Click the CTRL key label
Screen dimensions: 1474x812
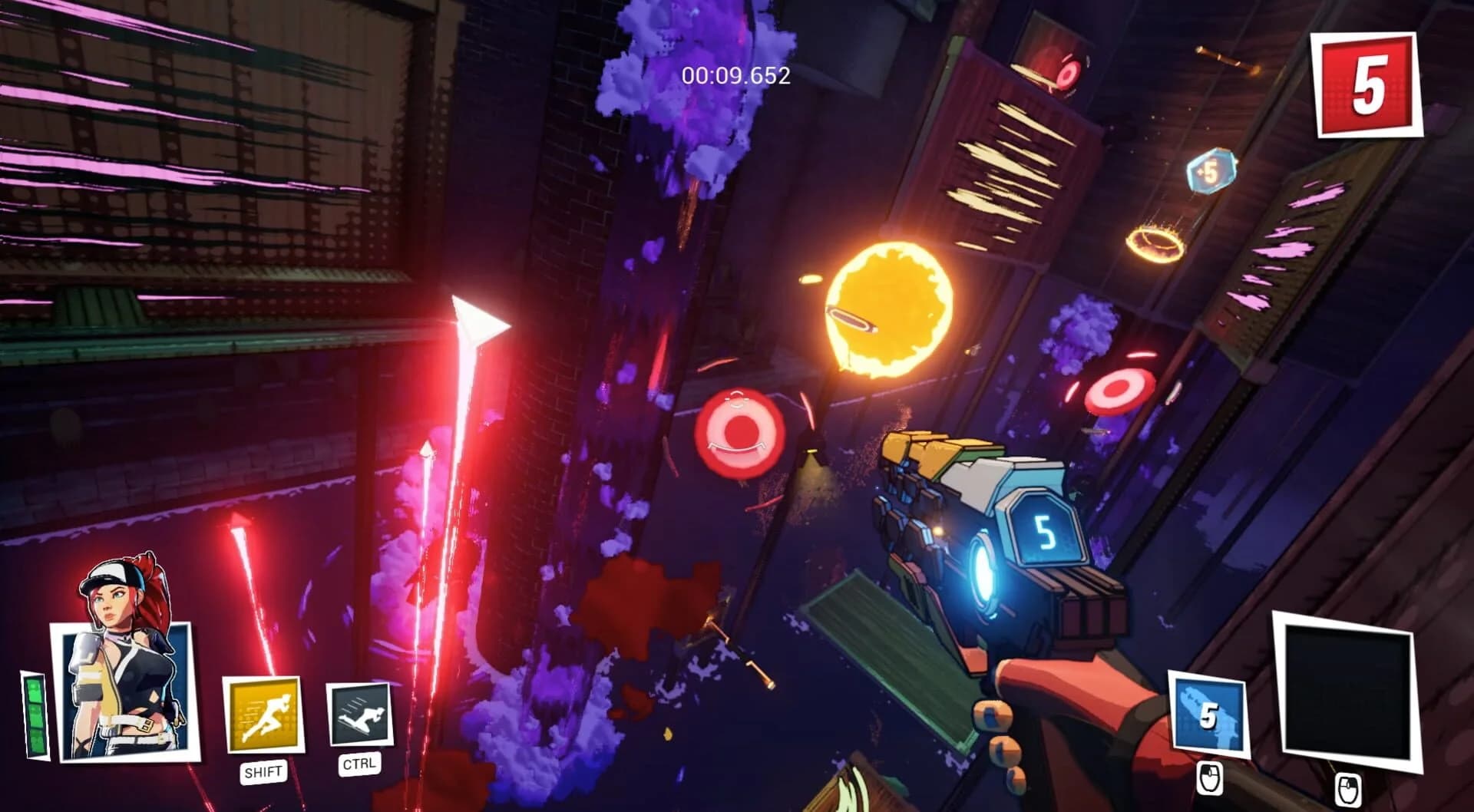click(x=358, y=763)
